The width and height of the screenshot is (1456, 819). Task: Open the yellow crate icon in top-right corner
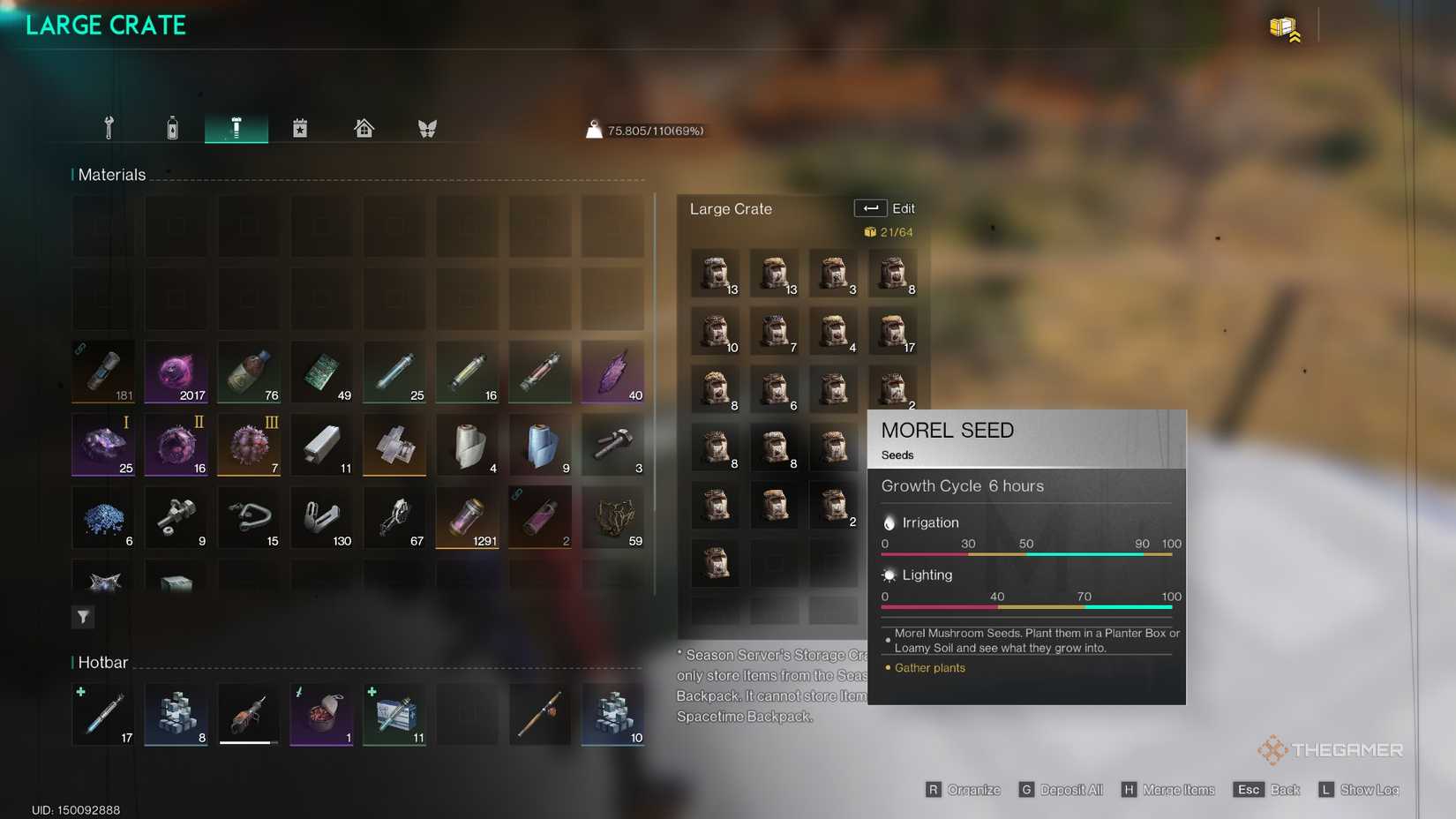1284,28
